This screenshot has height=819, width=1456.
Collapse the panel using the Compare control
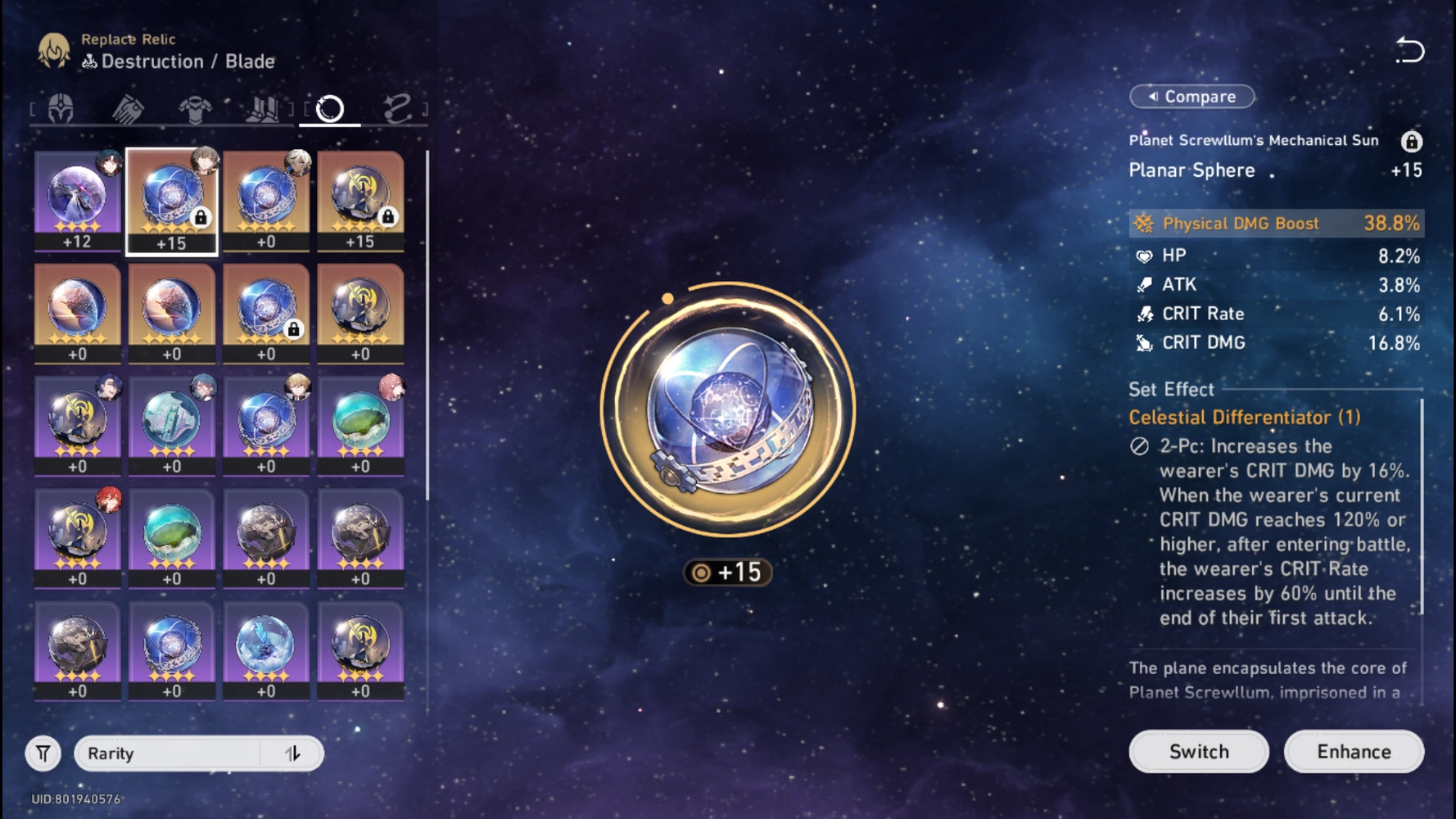[1191, 96]
